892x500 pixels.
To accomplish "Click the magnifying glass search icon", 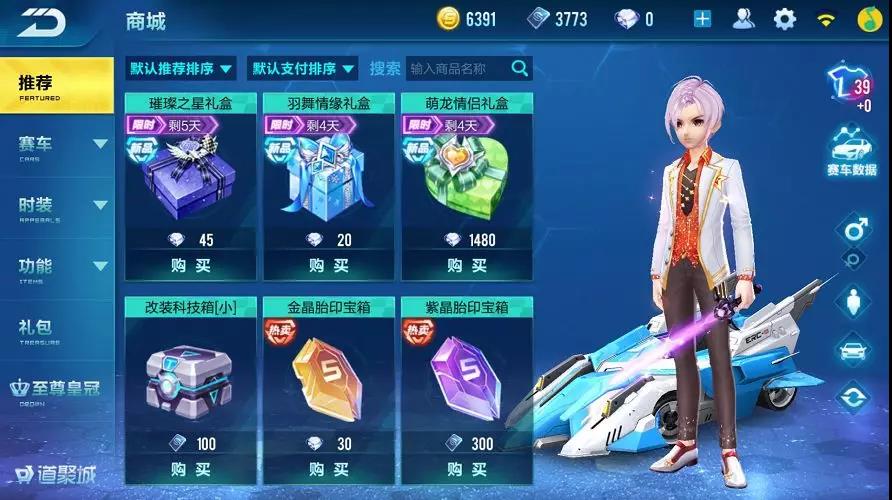I will [x=520, y=68].
